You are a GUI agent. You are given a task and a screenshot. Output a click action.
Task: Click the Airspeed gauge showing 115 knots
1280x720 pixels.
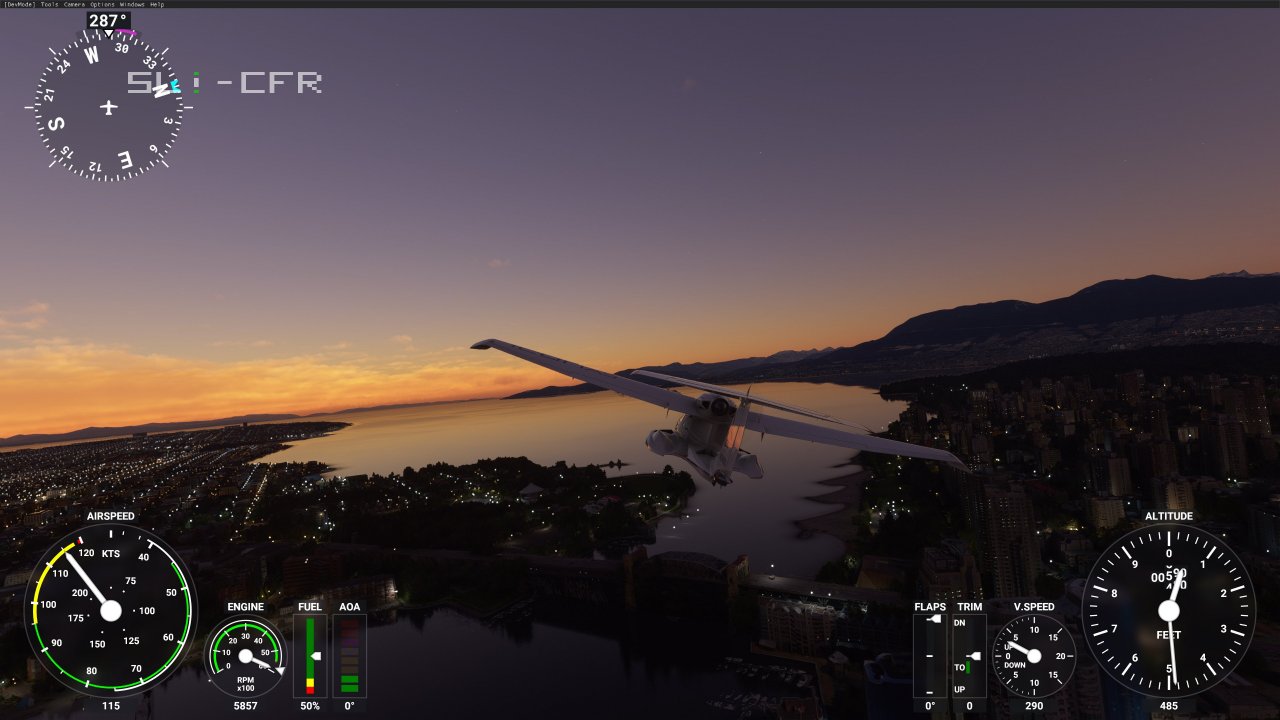coord(112,611)
